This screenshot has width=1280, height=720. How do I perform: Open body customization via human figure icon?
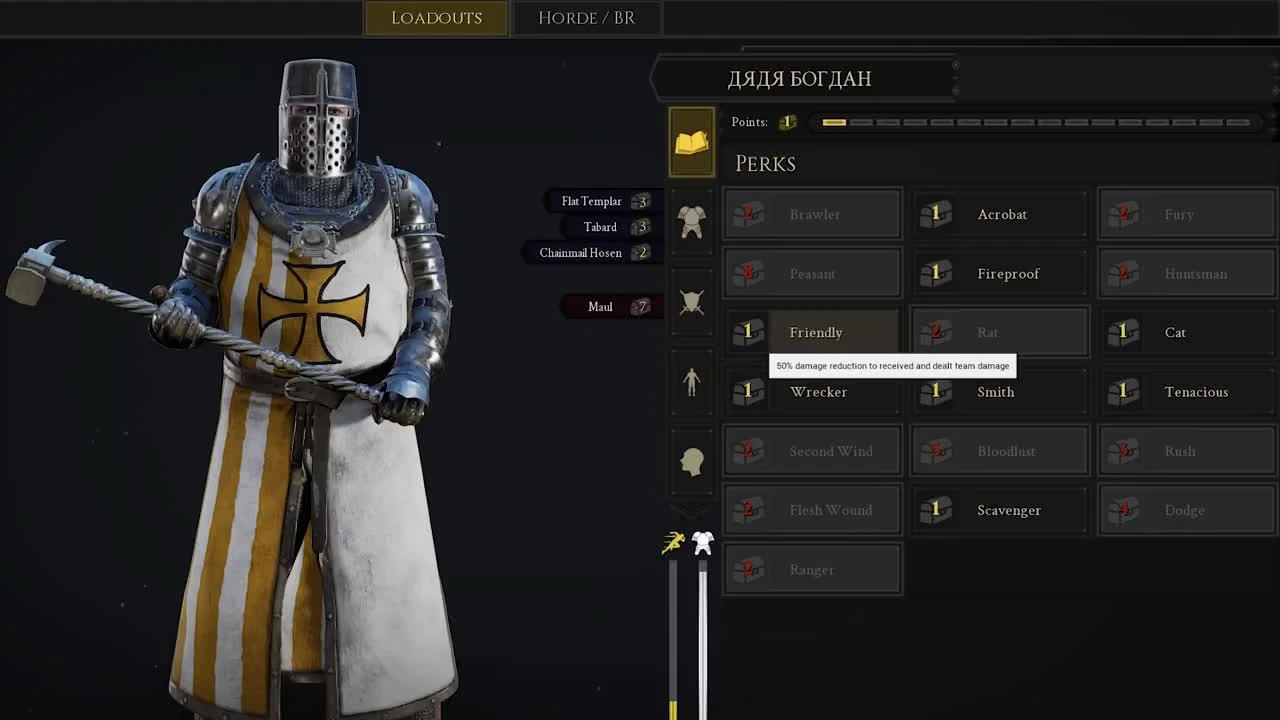691,383
